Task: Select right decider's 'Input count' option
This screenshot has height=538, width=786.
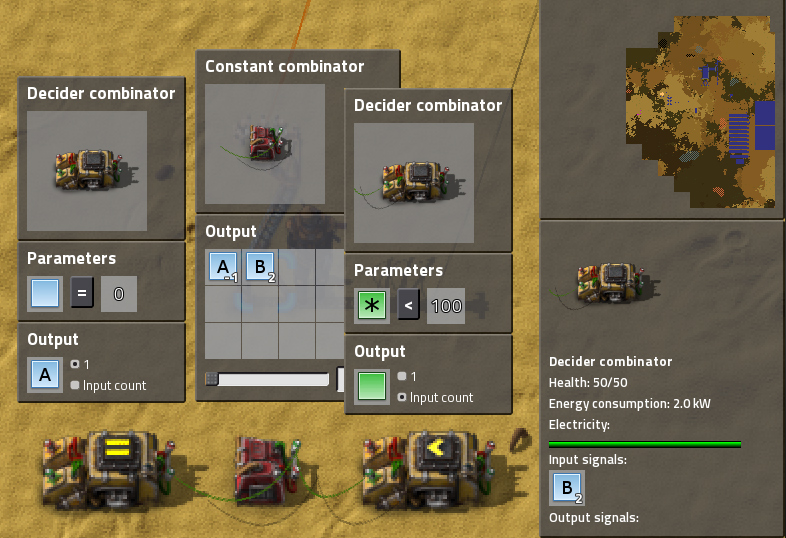Action: pos(402,397)
